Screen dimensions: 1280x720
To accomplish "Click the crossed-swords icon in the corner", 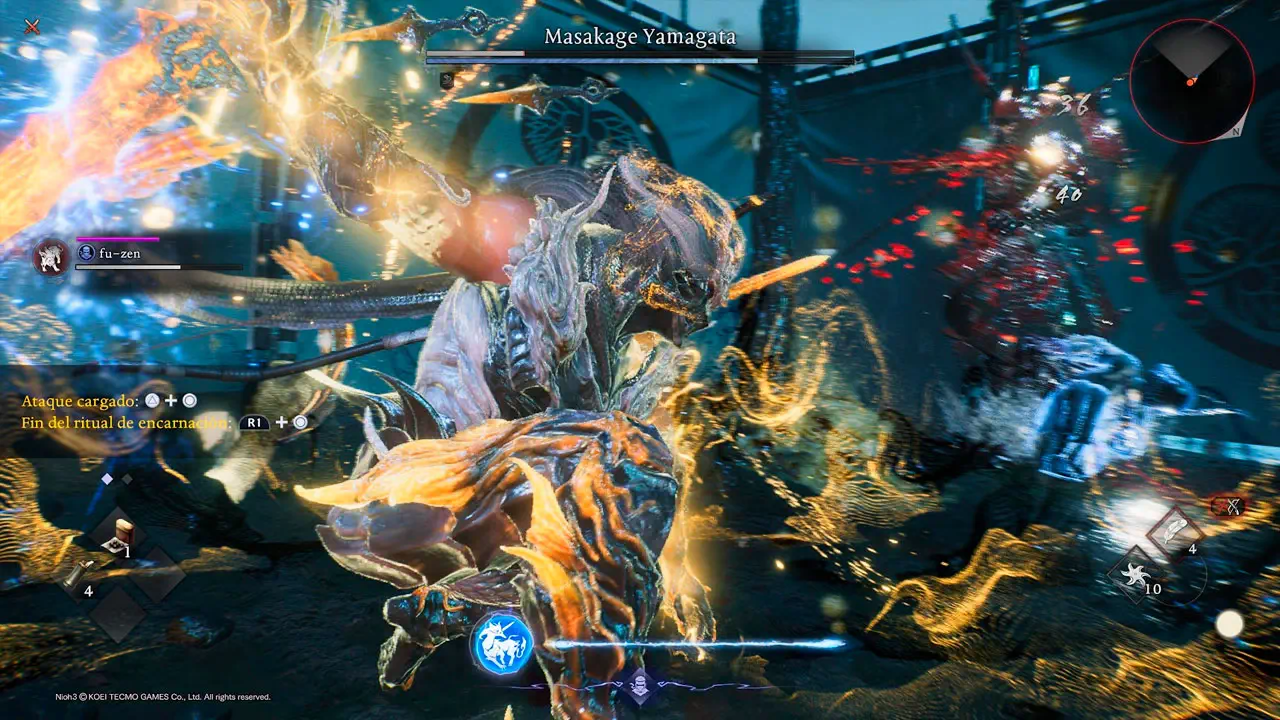I will 32,26.
